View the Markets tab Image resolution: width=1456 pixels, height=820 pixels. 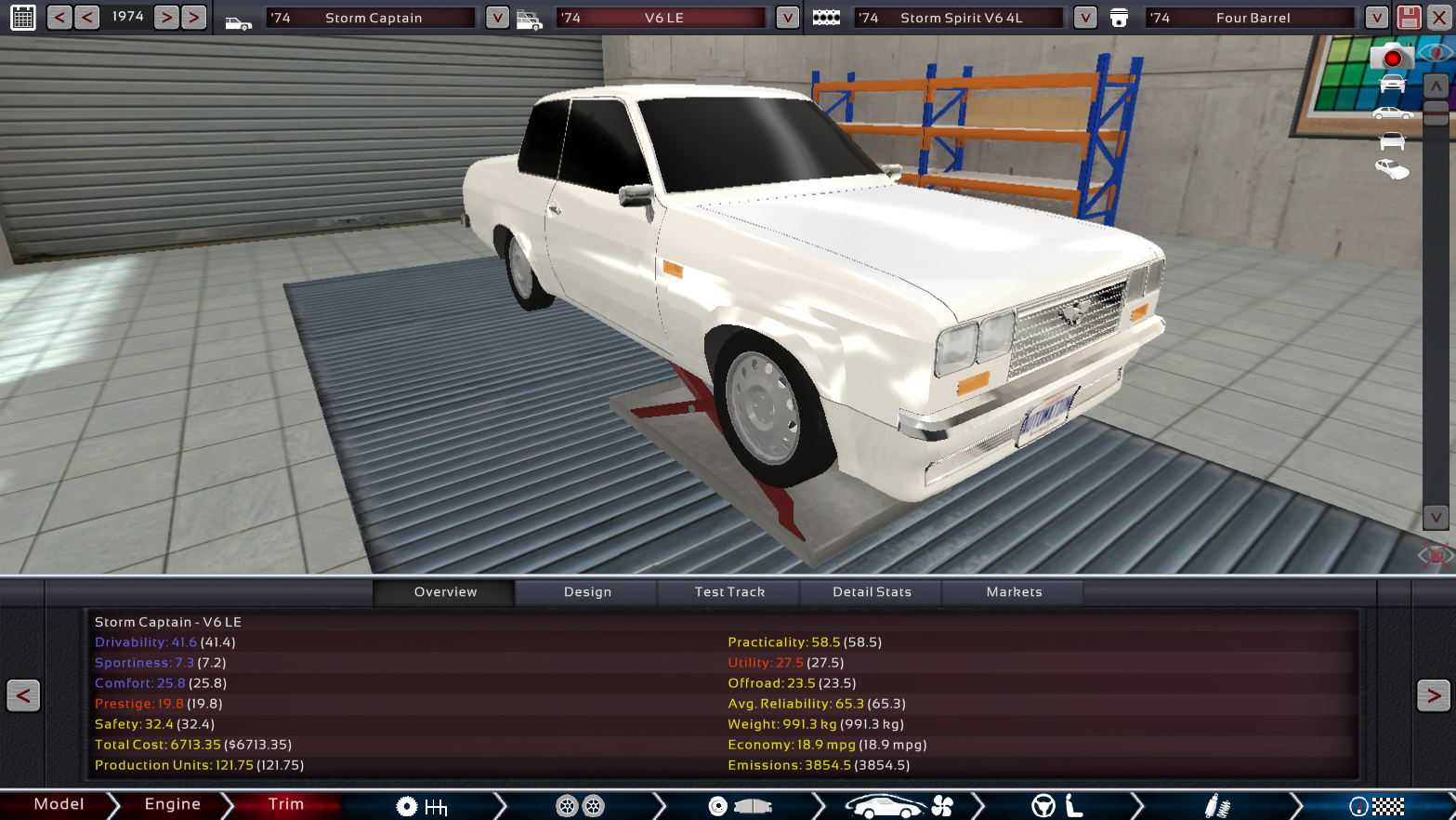click(x=1014, y=592)
